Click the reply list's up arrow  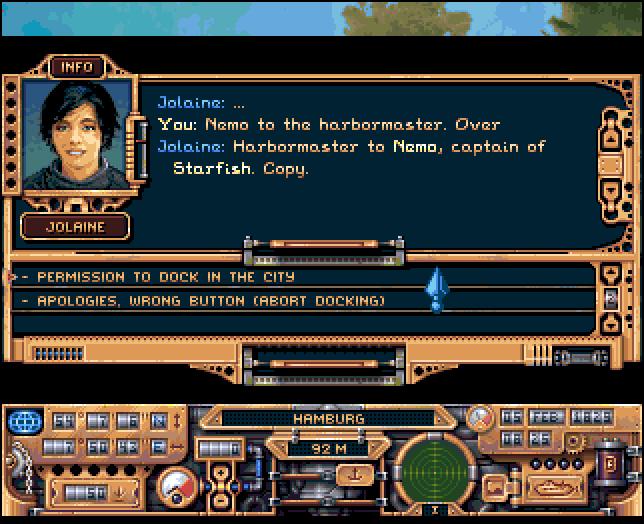tap(612, 274)
